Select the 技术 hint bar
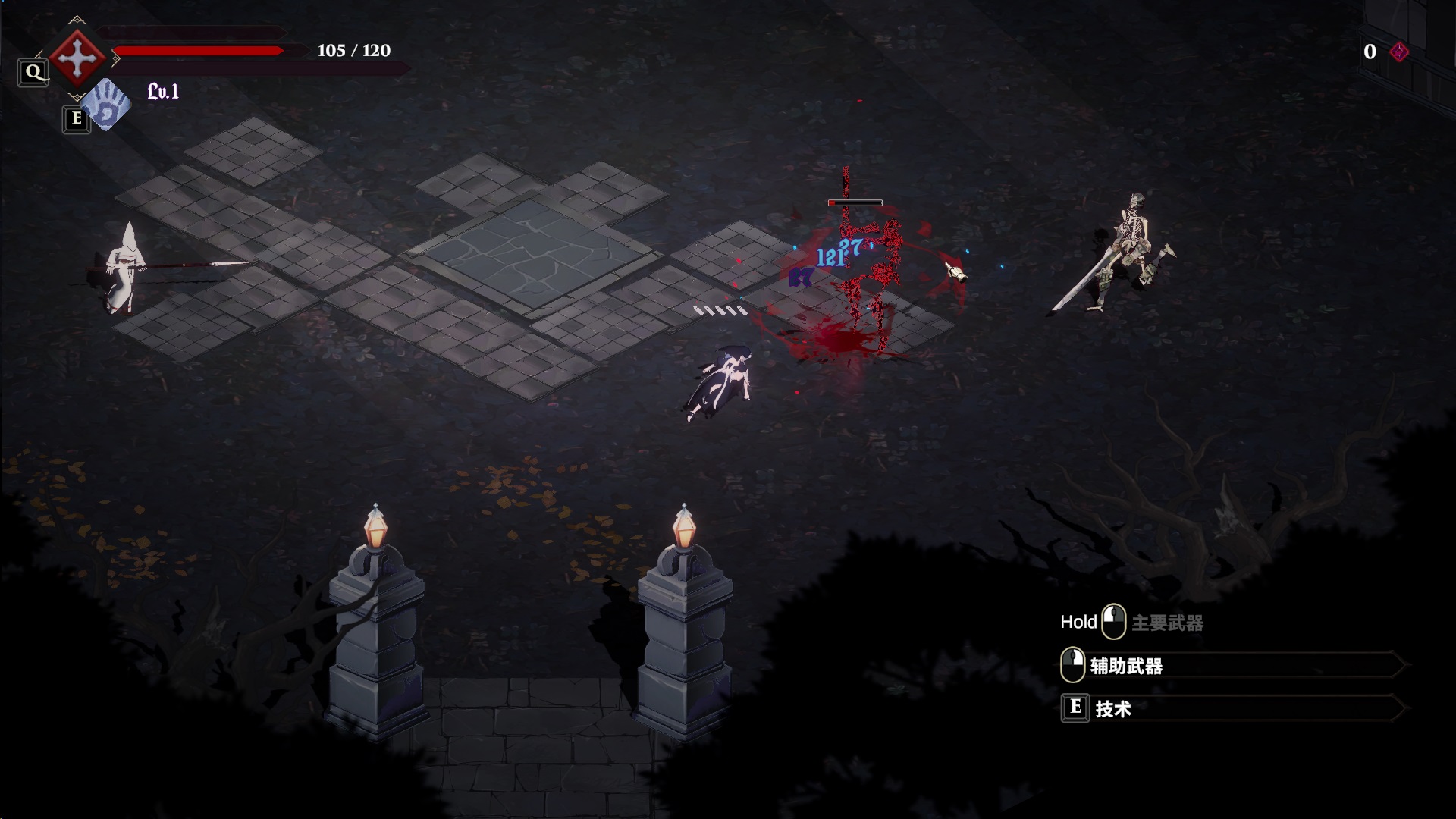The height and width of the screenshot is (819, 1456). point(1232,708)
